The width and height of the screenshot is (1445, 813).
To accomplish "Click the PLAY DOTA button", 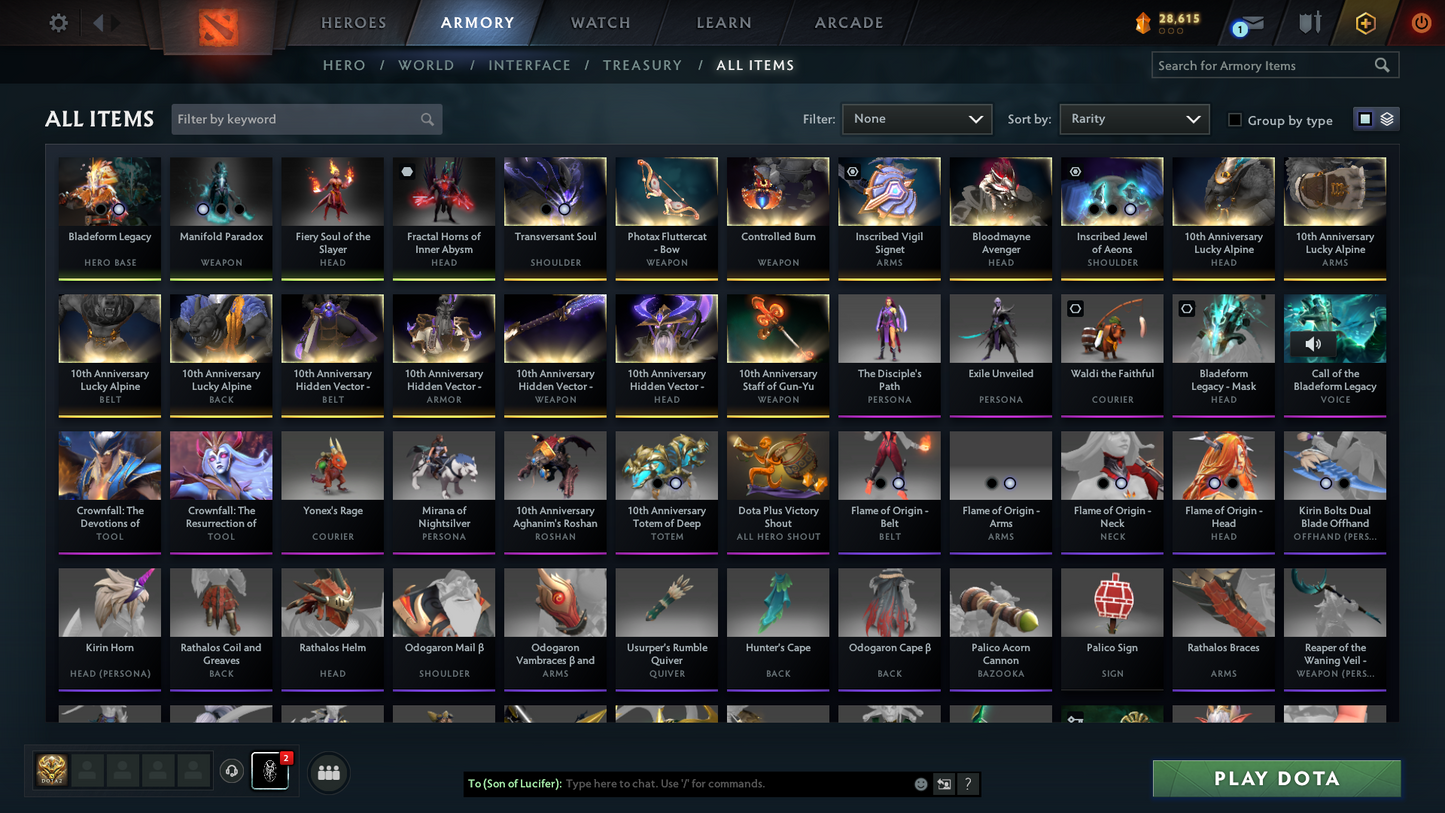I will pyautogui.click(x=1276, y=778).
